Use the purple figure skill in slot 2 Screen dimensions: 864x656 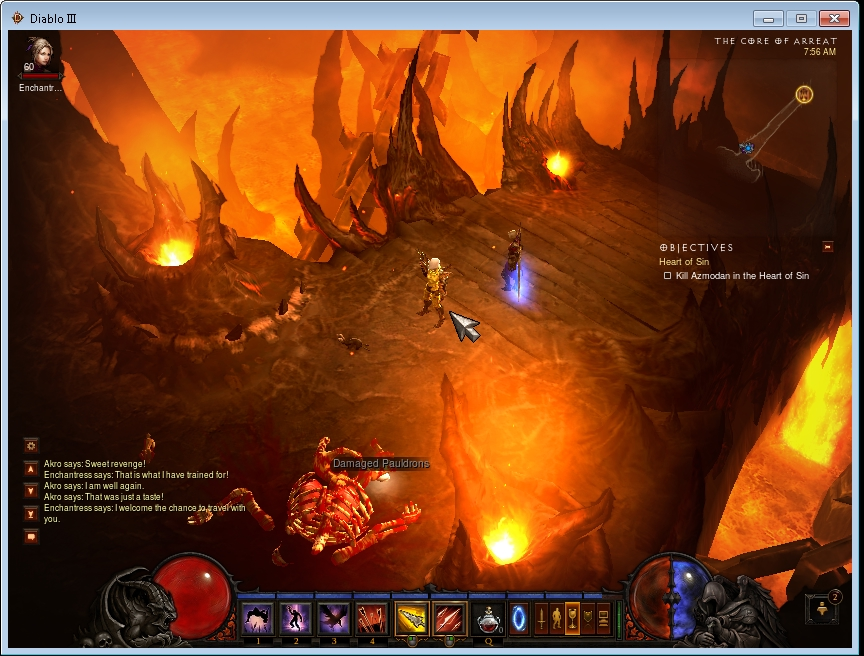click(x=296, y=619)
